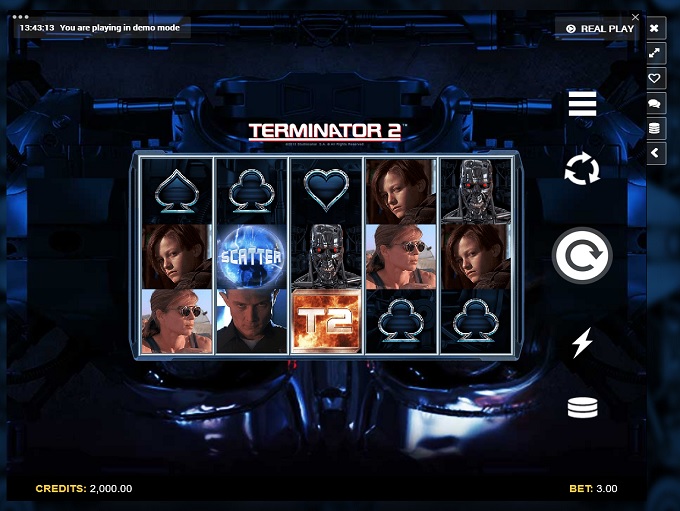
Task: Open the hamburger menu
Action: point(582,104)
